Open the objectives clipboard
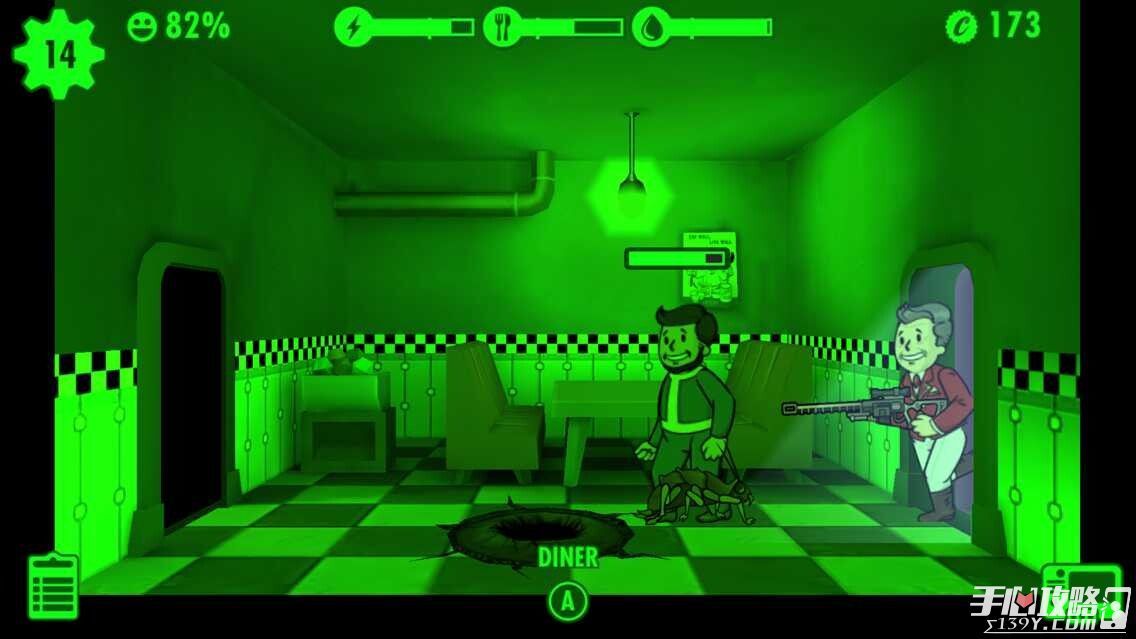Screen dimensions: 1136x639 pyautogui.click(x=53, y=585)
